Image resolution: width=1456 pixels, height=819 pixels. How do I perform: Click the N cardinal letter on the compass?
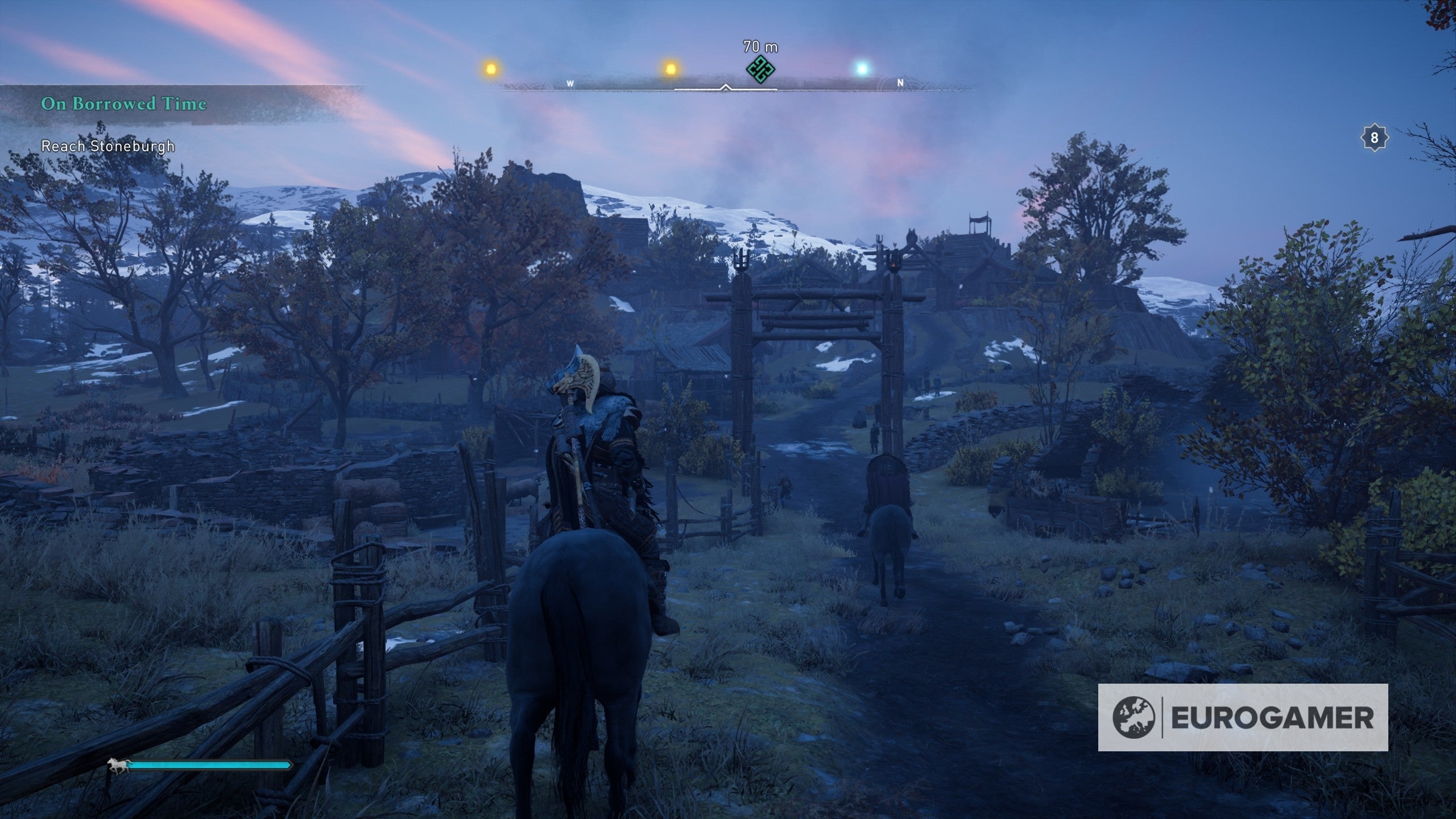pos(900,82)
